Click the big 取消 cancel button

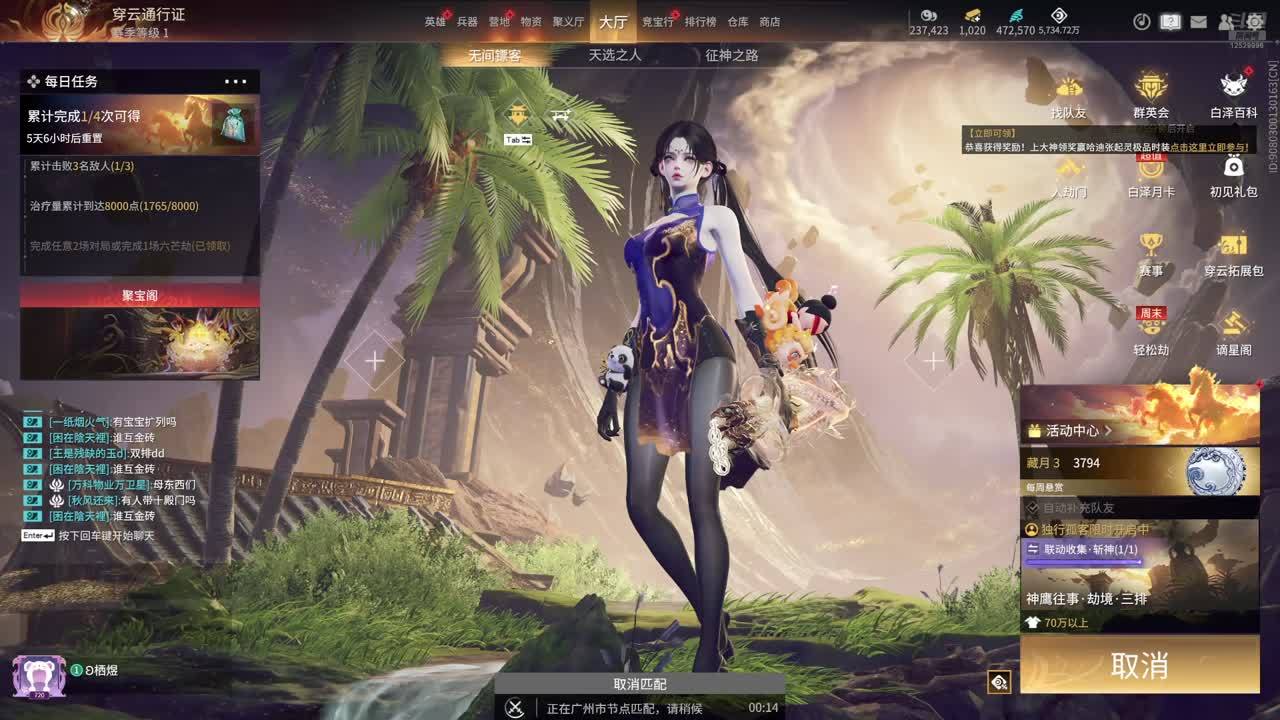tap(1139, 665)
